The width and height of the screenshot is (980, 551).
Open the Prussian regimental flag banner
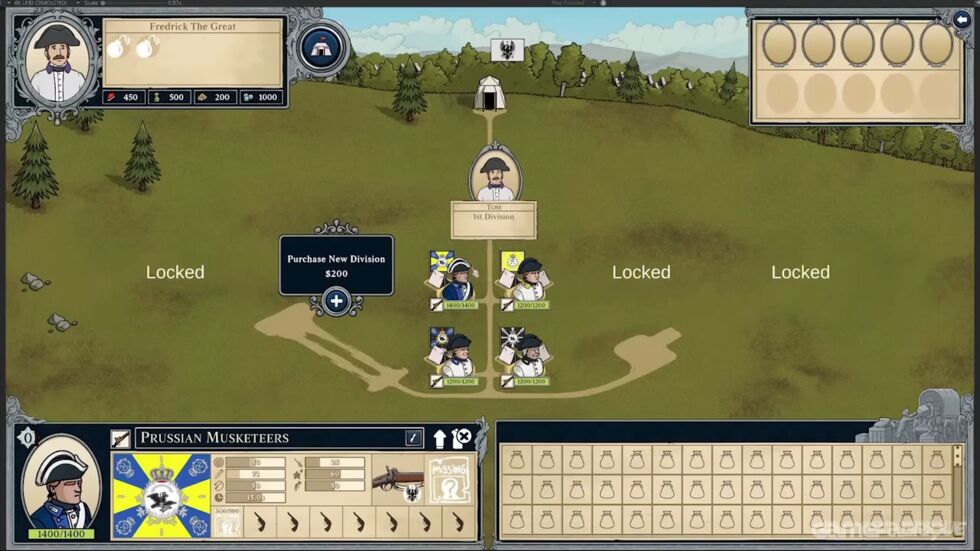[161, 495]
